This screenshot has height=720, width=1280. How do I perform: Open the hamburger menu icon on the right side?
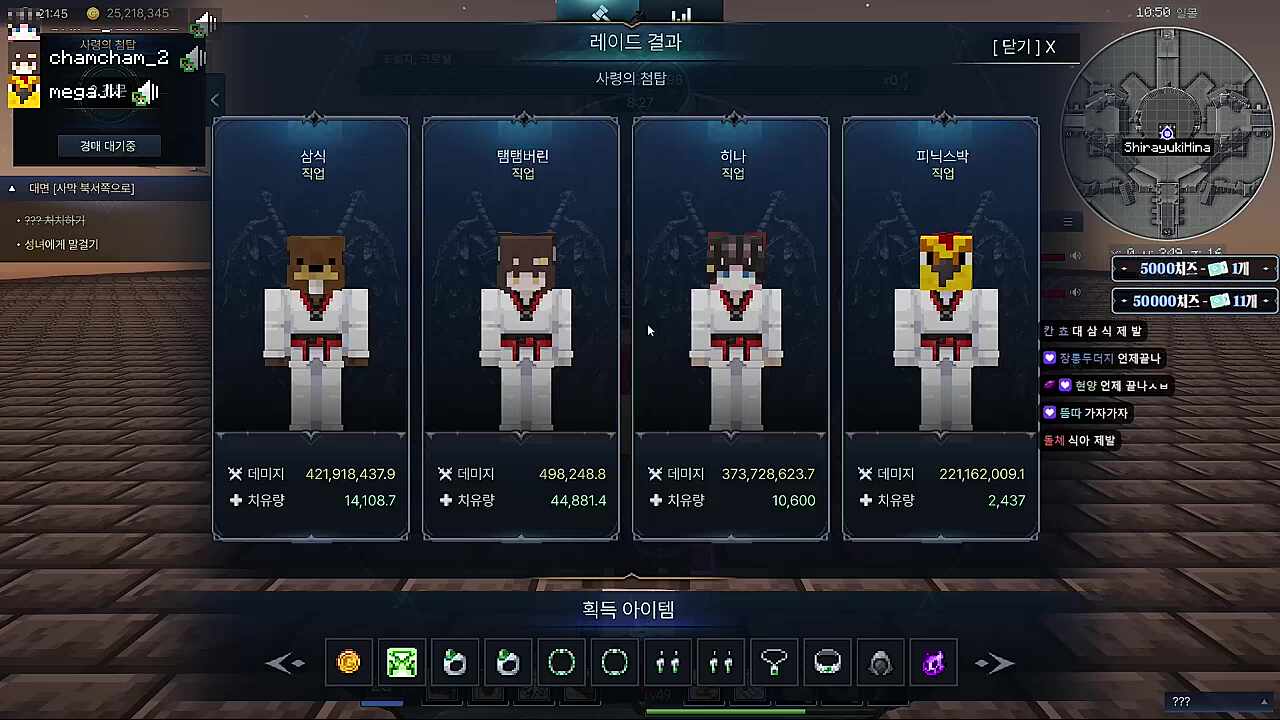[x=1067, y=221]
